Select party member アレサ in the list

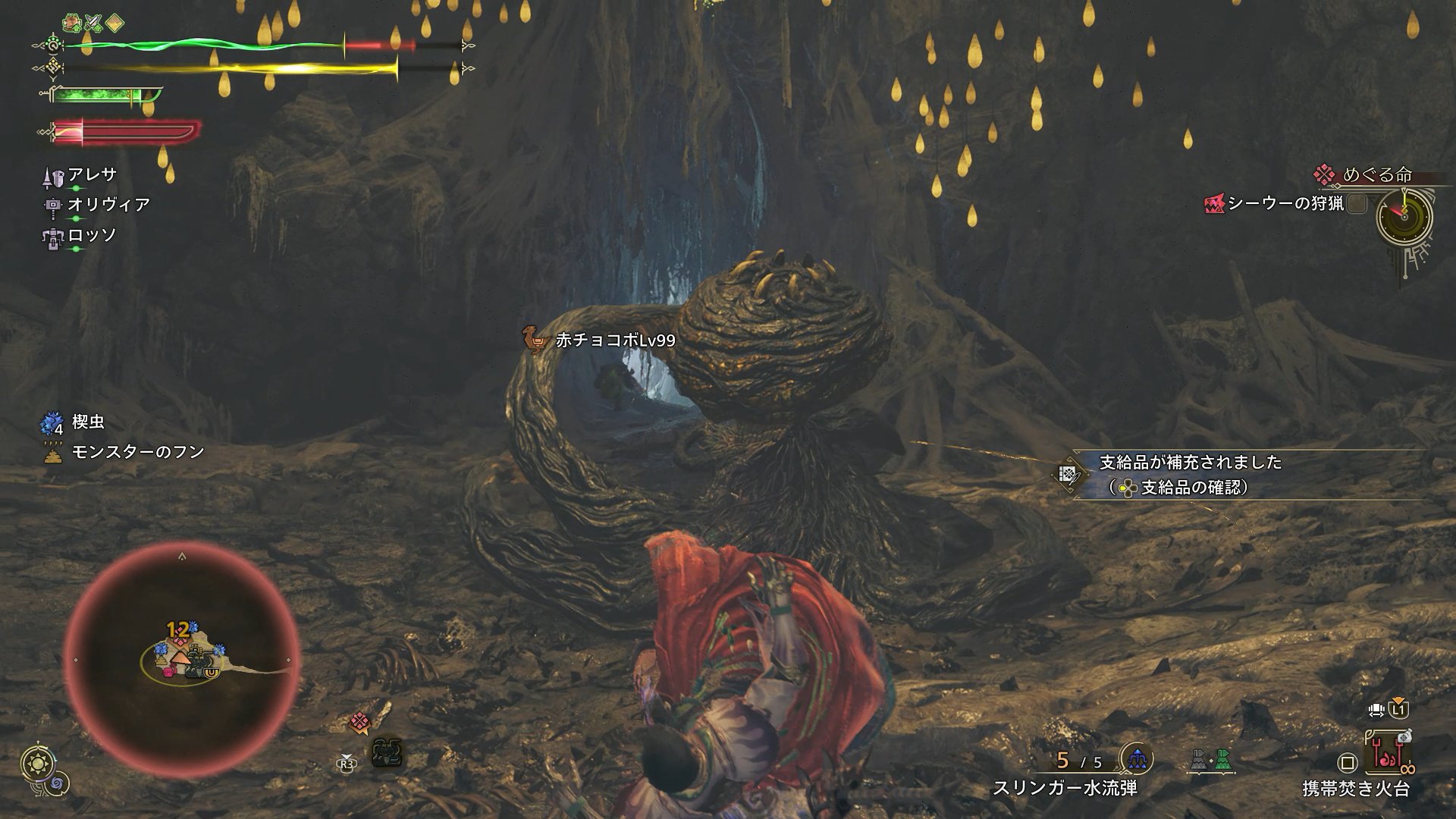point(91,175)
